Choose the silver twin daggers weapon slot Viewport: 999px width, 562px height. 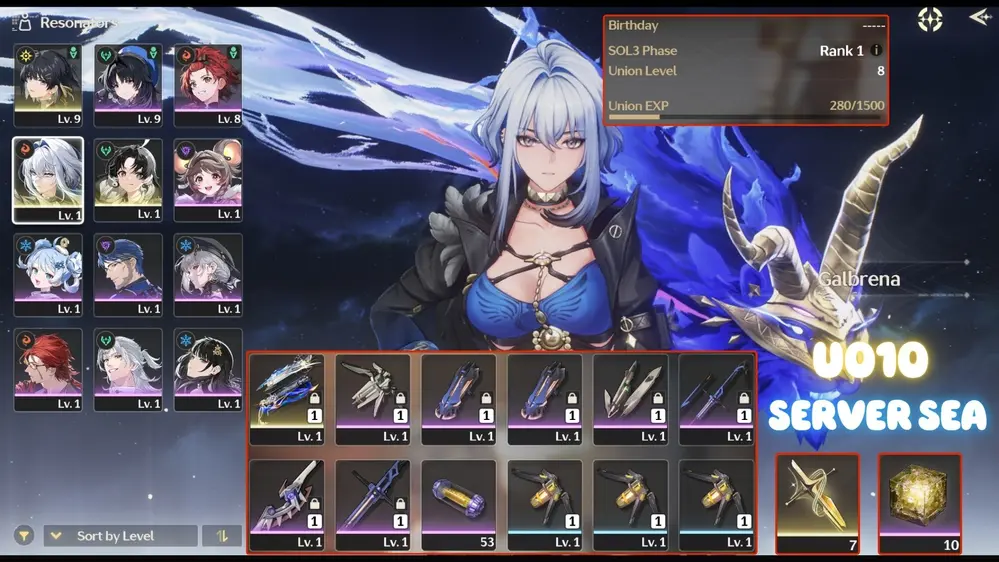(x=631, y=398)
